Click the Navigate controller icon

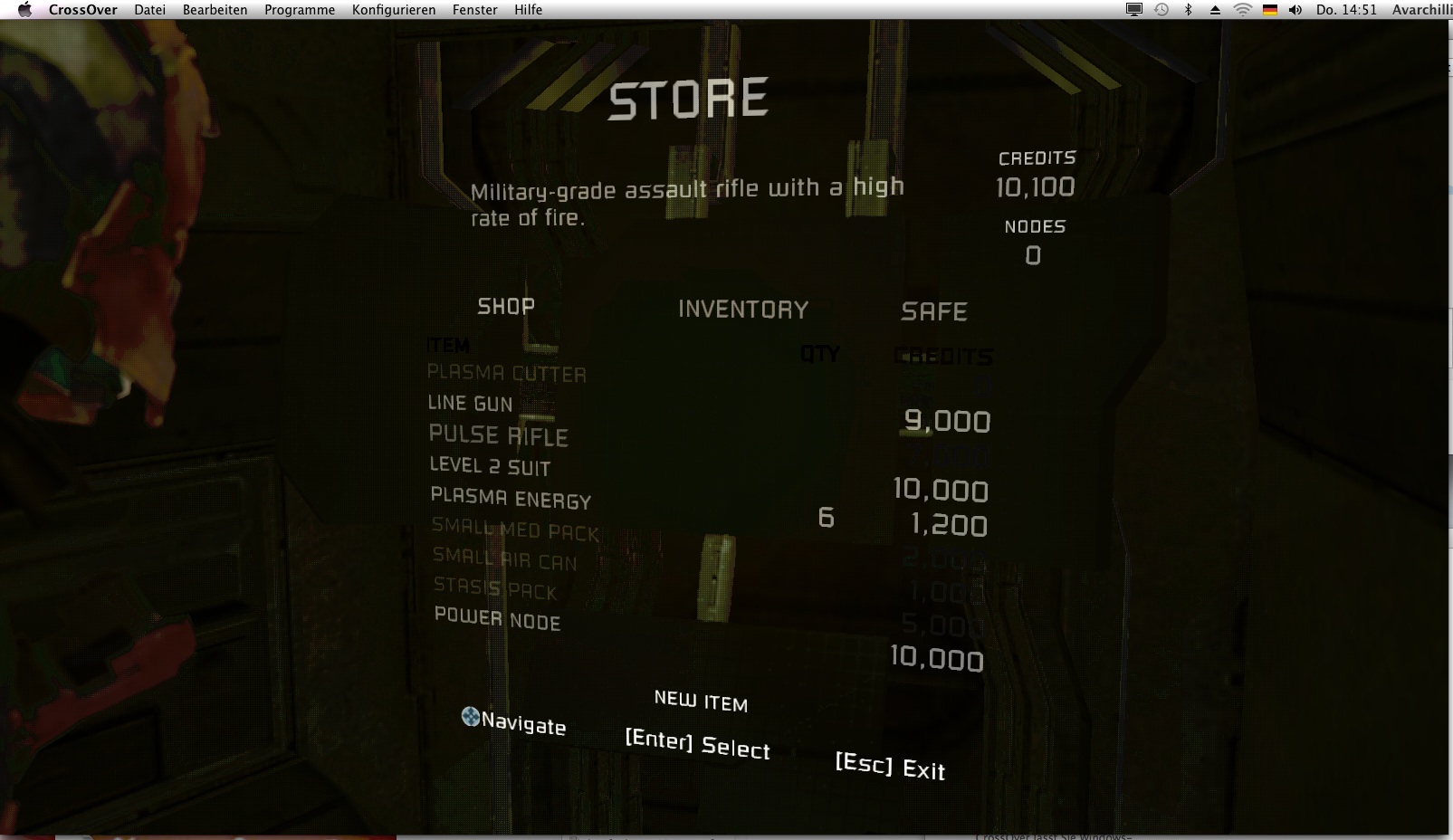[x=469, y=716]
